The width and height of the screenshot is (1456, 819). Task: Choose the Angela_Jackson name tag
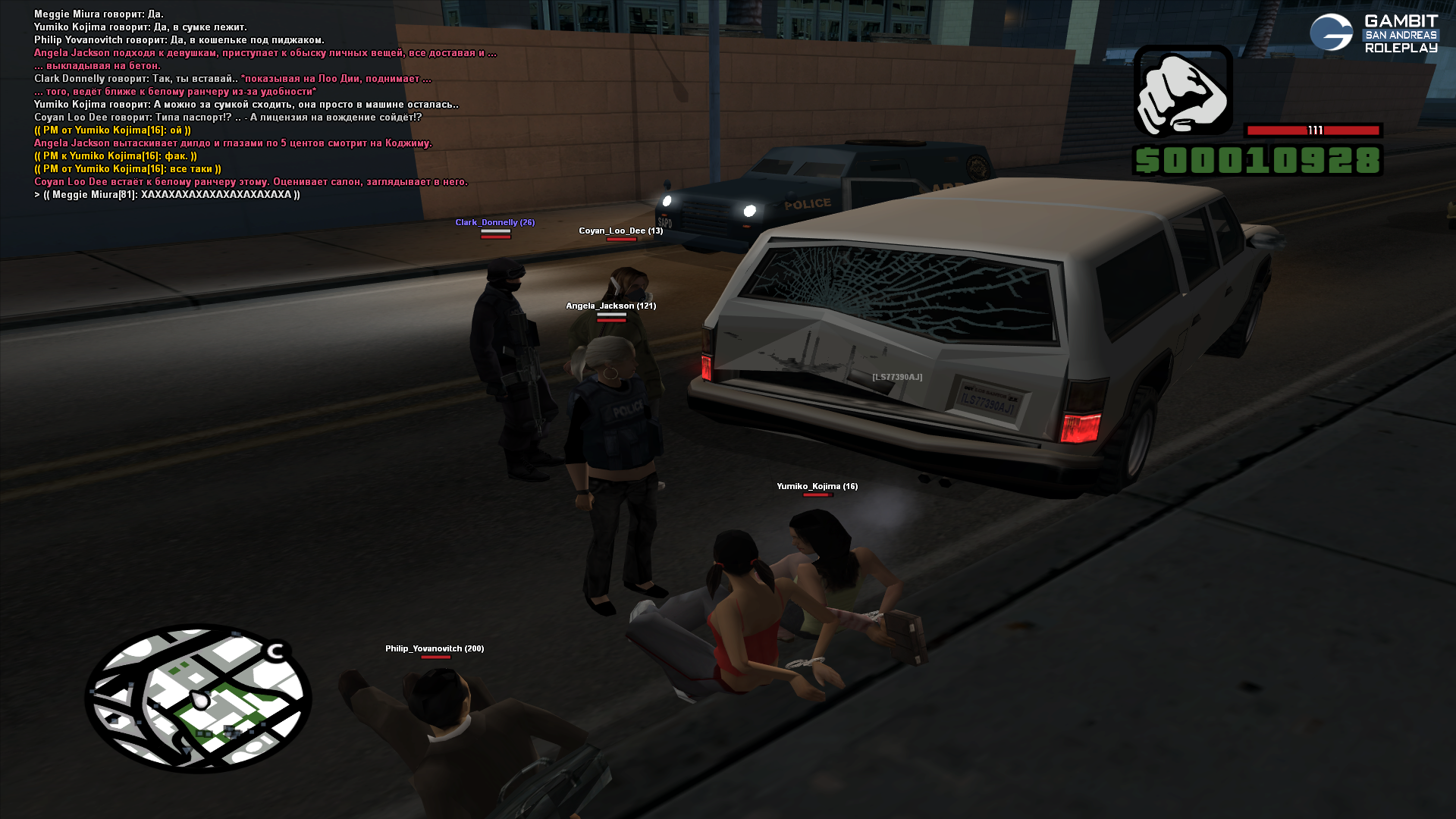tap(610, 306)
